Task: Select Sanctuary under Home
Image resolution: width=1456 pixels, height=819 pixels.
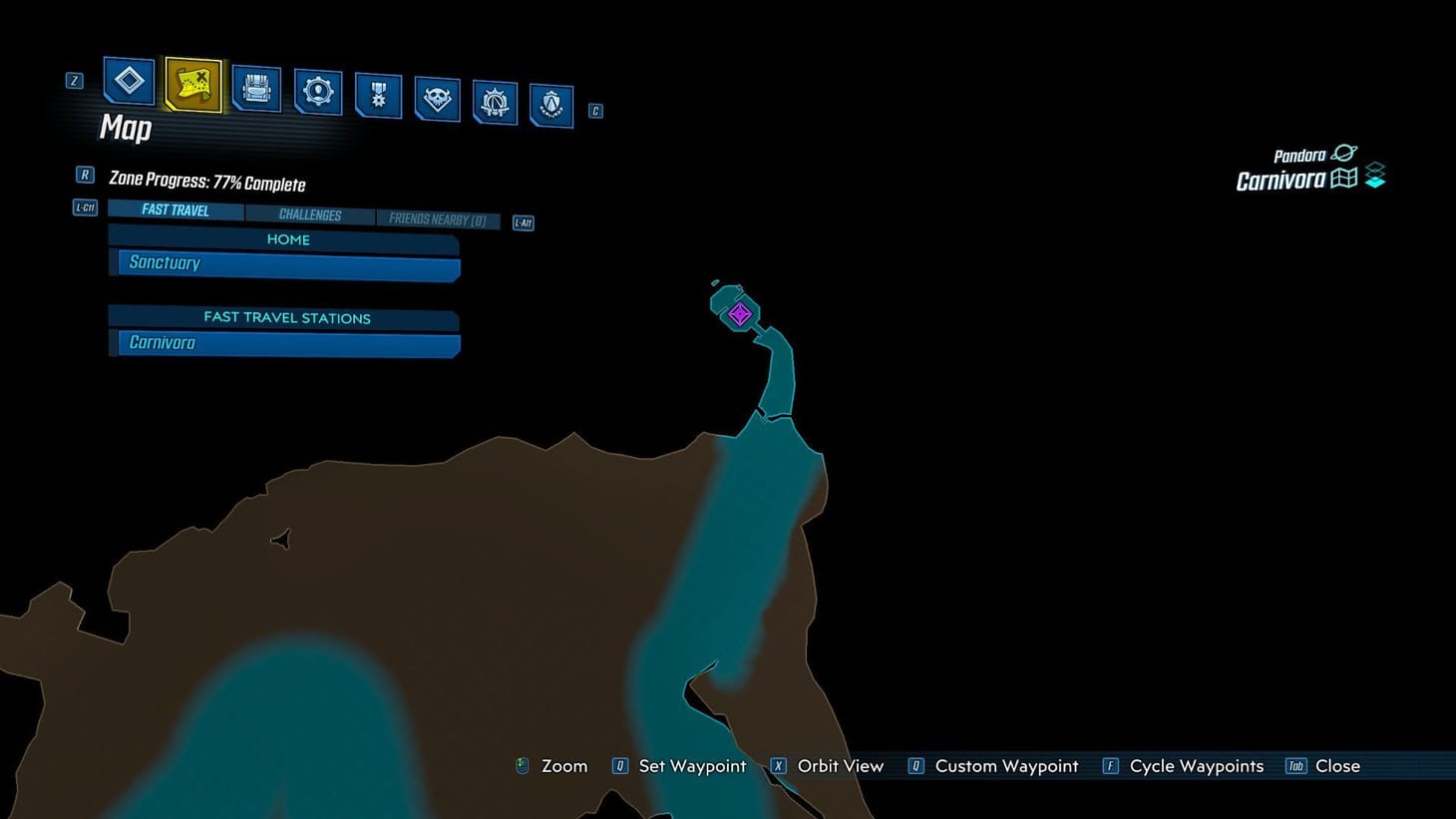Action: click(284, 262)
